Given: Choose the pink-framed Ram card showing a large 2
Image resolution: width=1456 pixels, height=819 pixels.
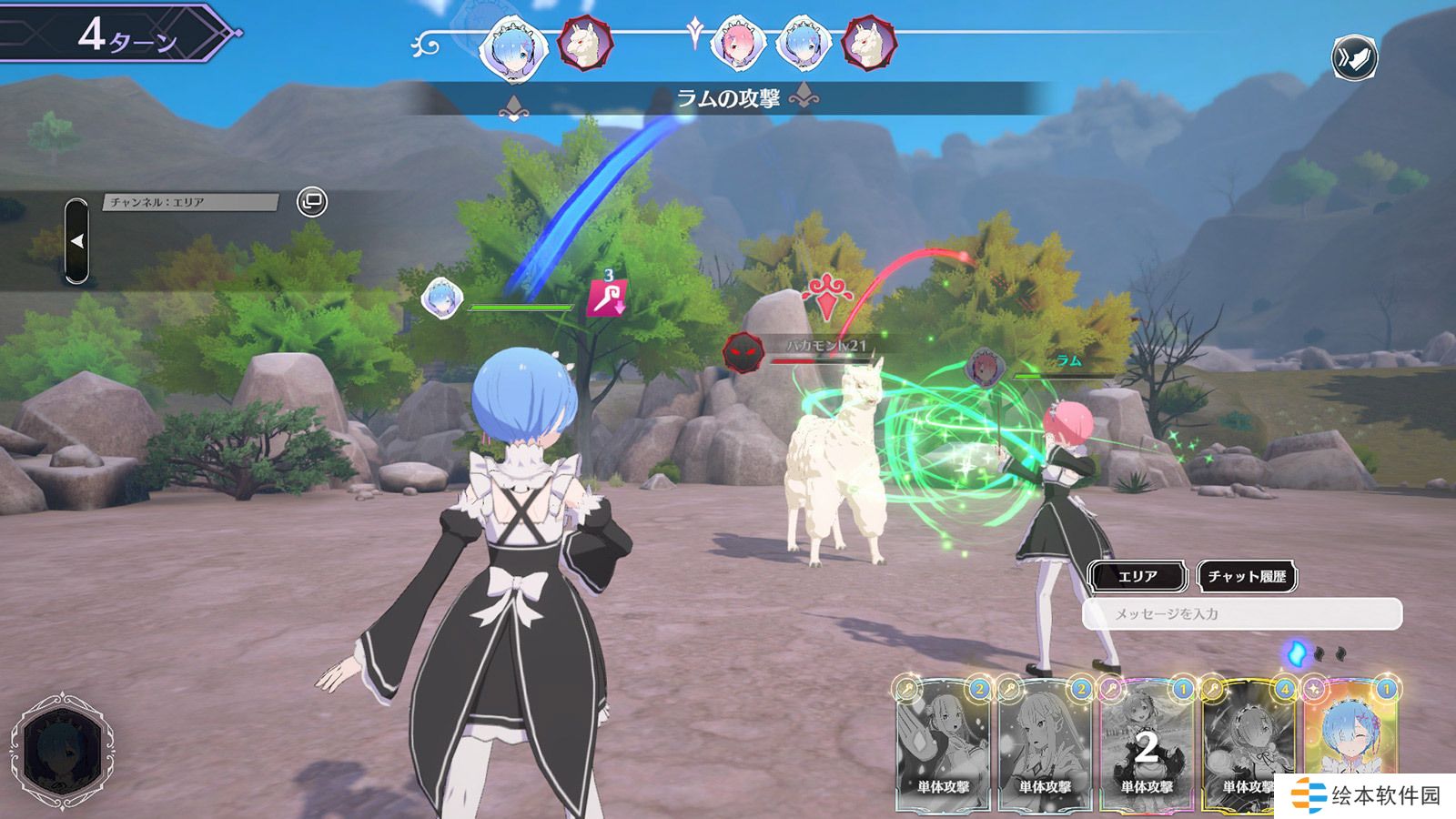Looking at the screenshot, I should point(1146,746).
